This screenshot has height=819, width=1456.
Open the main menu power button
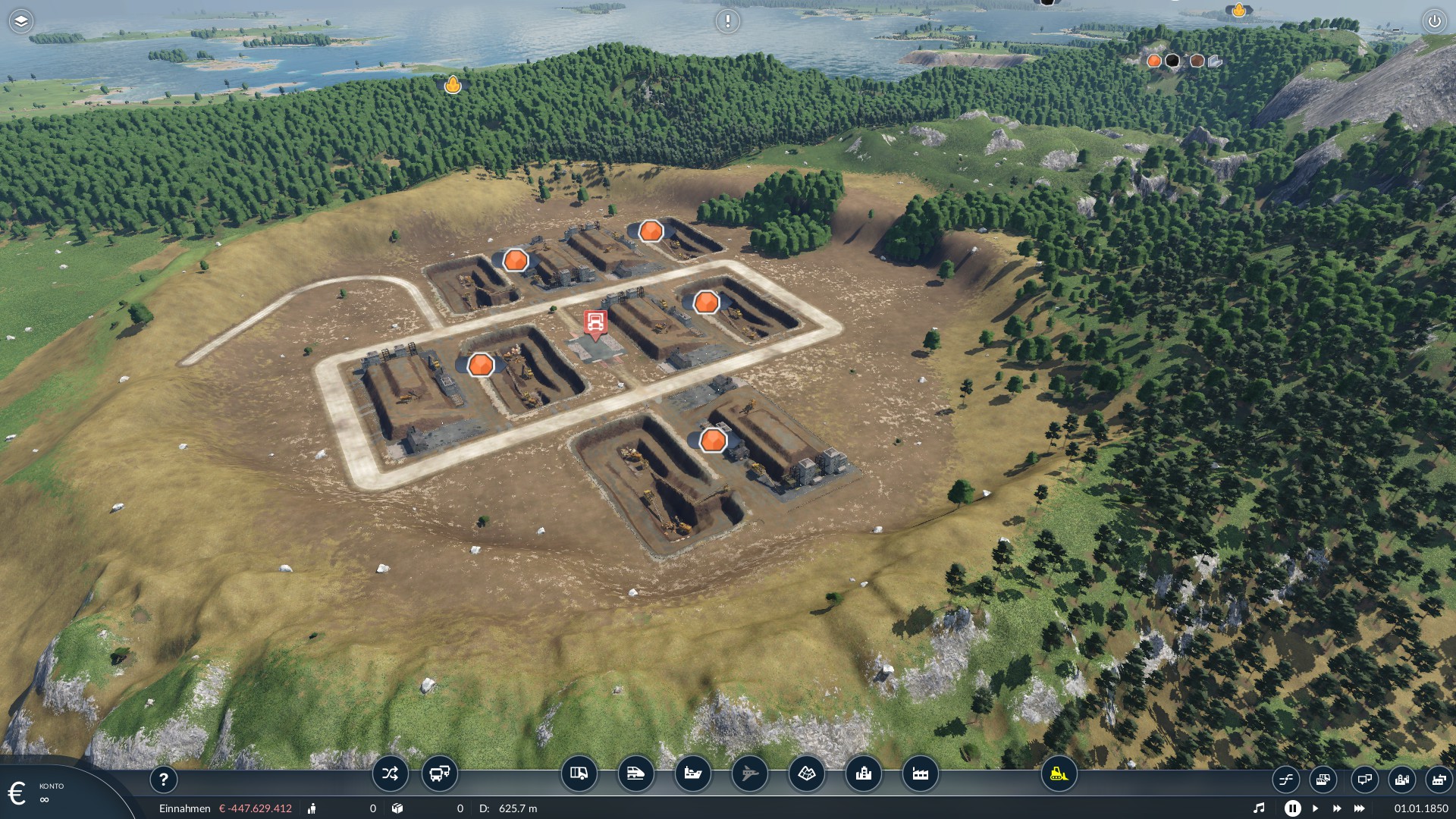coord(1434,21)
